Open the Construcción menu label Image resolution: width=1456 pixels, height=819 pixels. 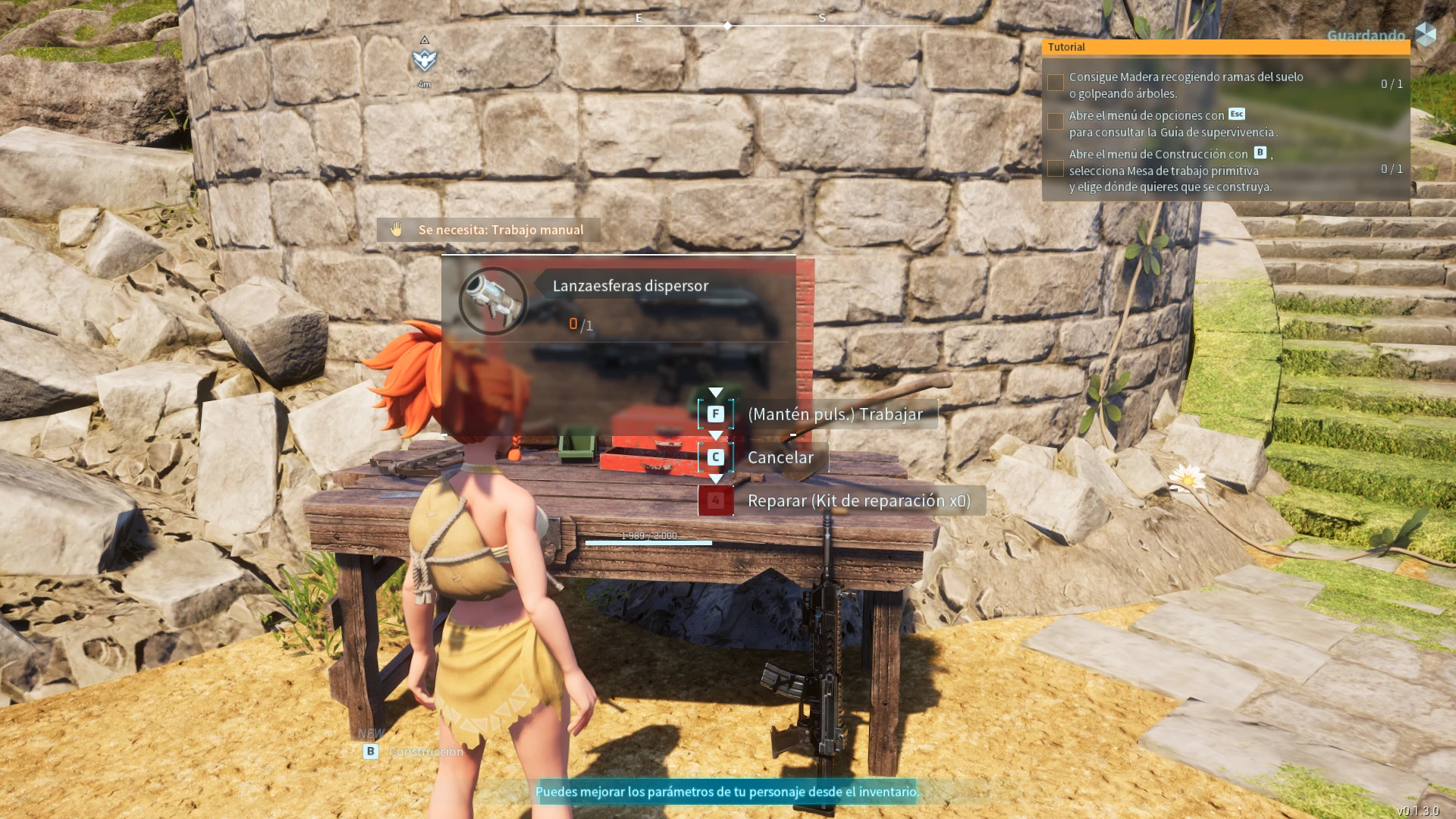point(425,752)
